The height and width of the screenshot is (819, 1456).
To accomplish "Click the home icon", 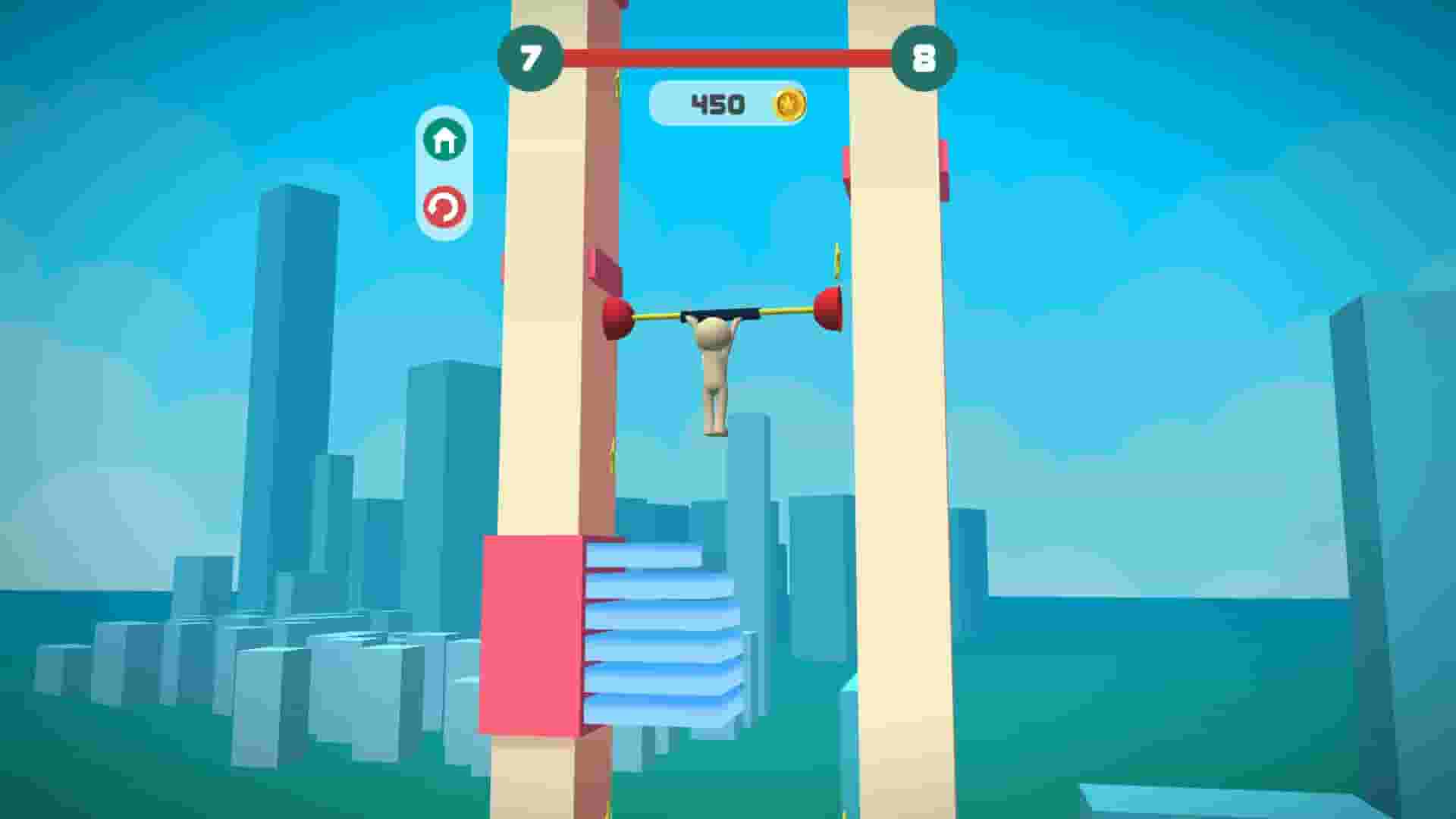I will tap(445, 139).
